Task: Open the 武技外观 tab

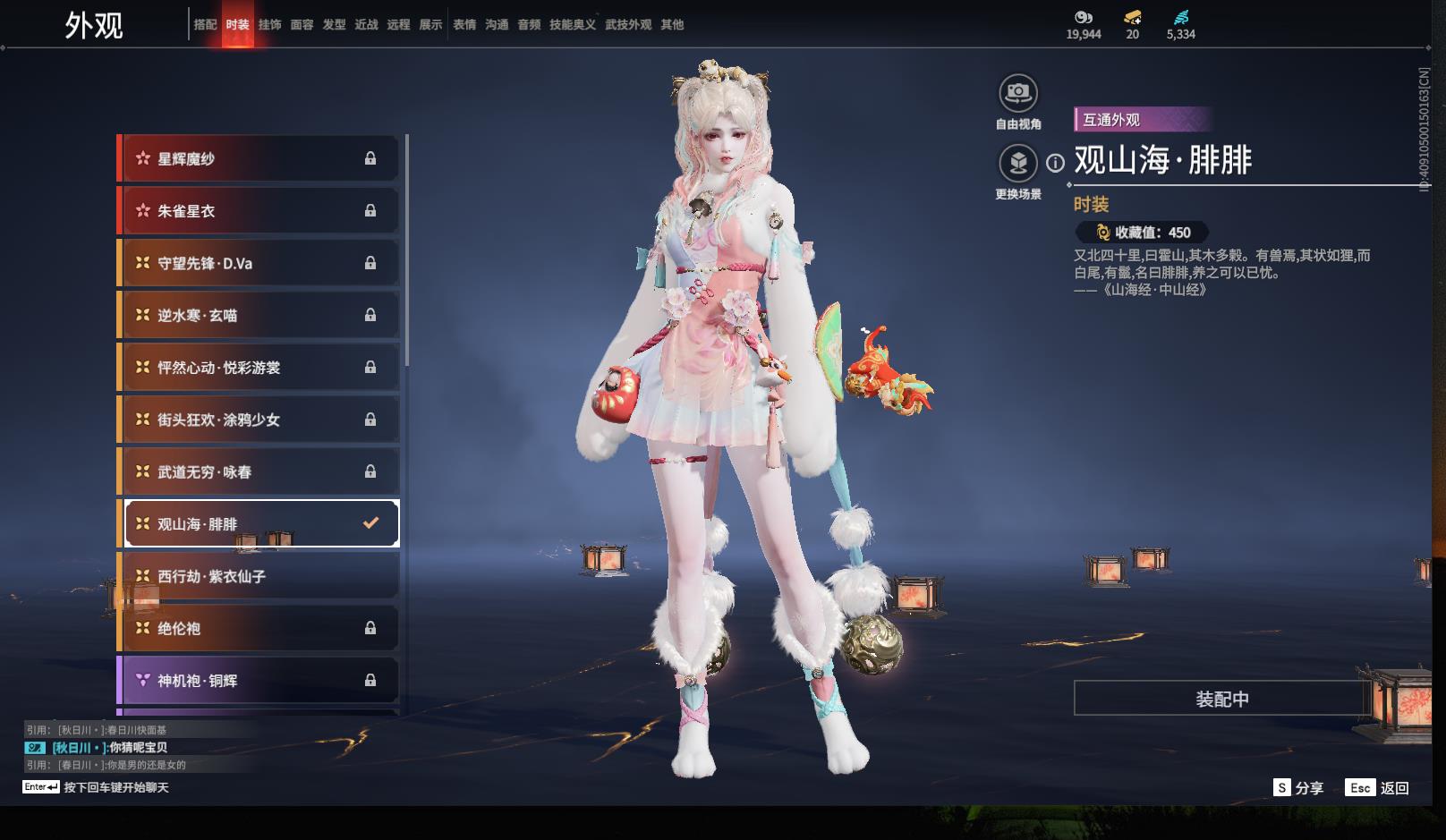Action: pyautogui.click(x=628, y=25)
